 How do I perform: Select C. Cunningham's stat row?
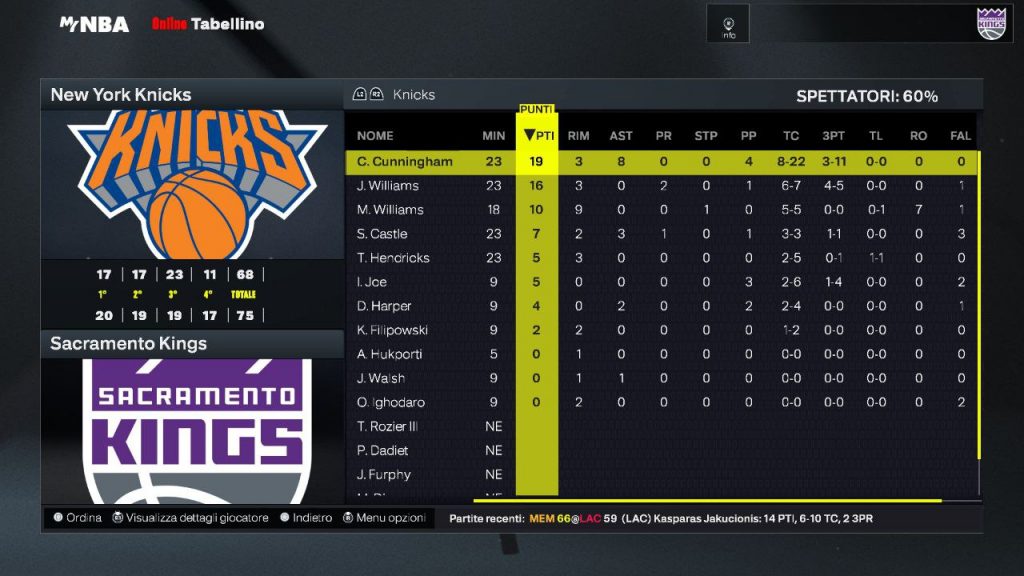pos(404,161)
